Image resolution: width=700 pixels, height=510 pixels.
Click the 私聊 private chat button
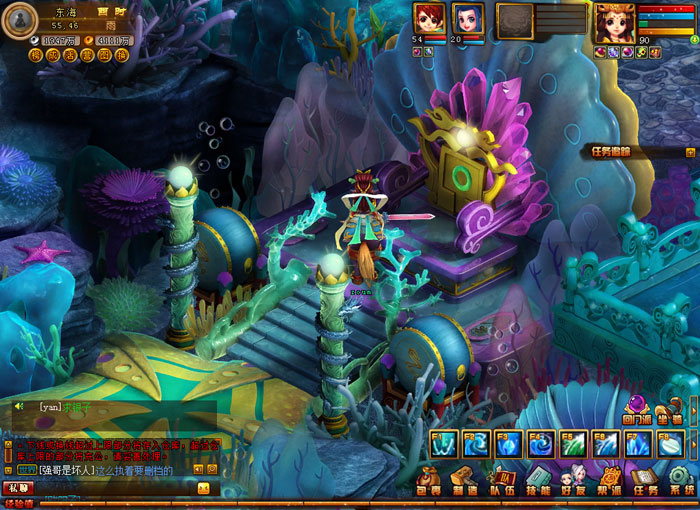tap(17, 488)
